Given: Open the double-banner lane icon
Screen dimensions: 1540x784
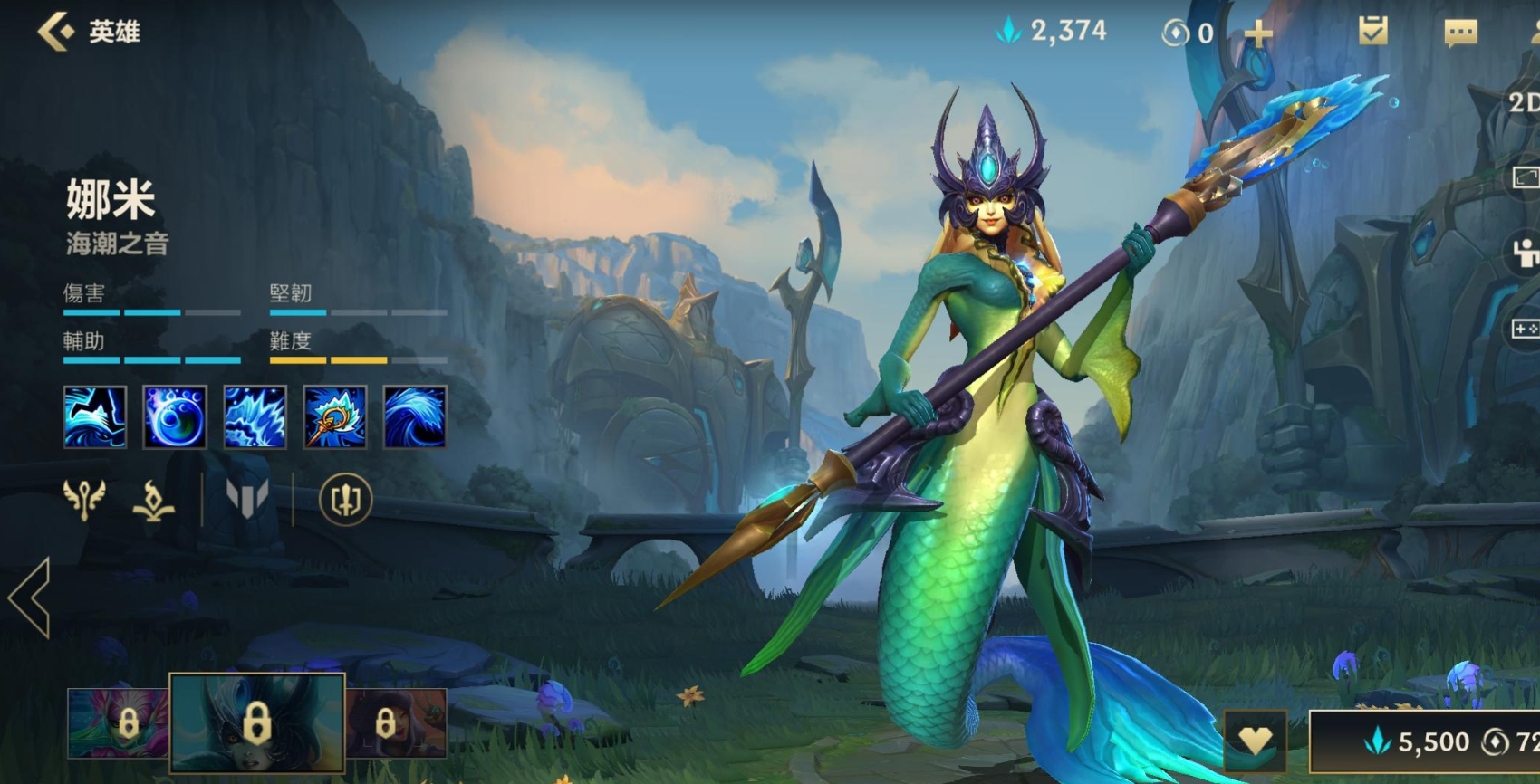Looking at the screenshot, I should tap(246, 499).
